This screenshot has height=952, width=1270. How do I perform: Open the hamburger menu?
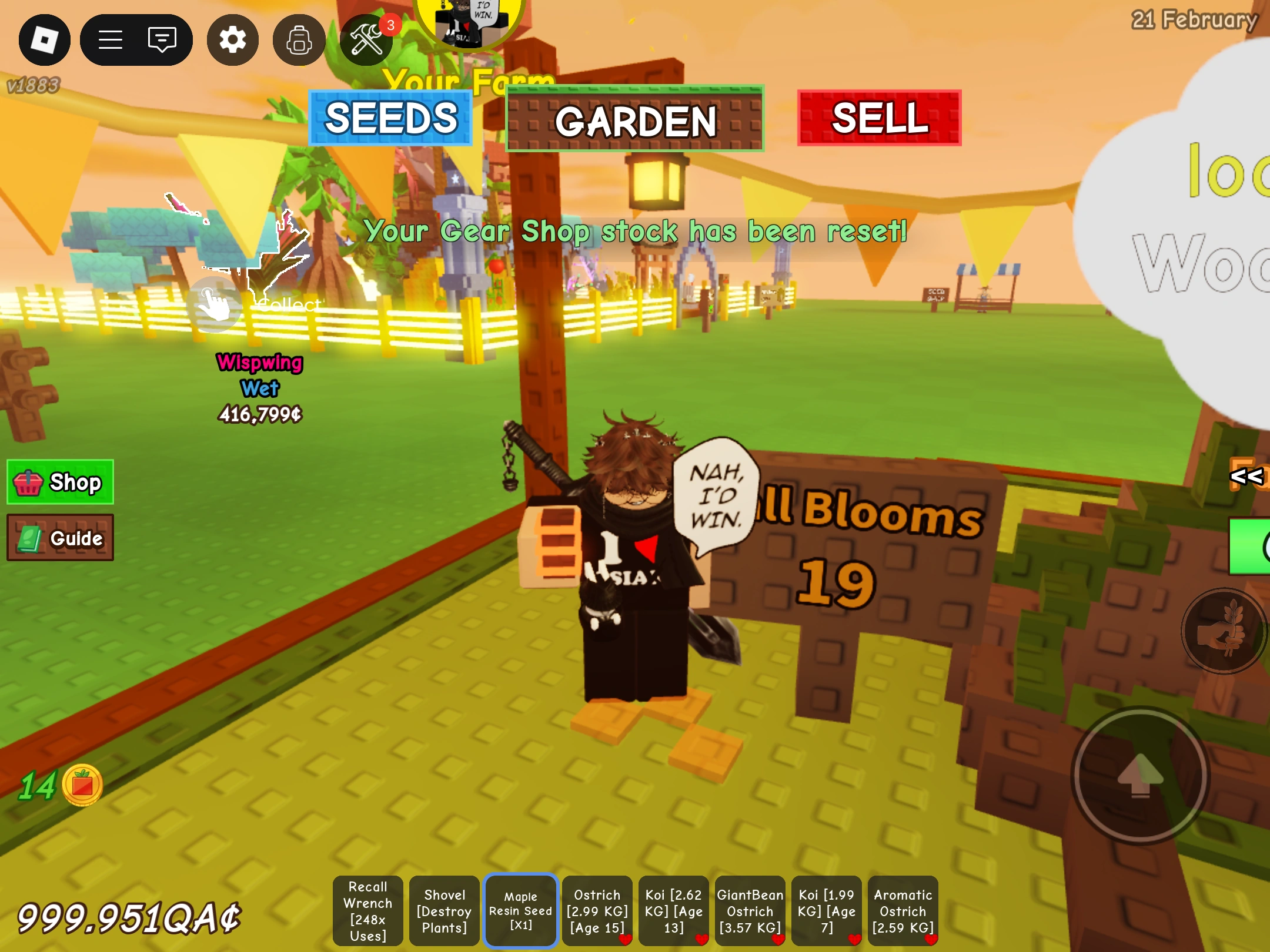tap(111, 39)
